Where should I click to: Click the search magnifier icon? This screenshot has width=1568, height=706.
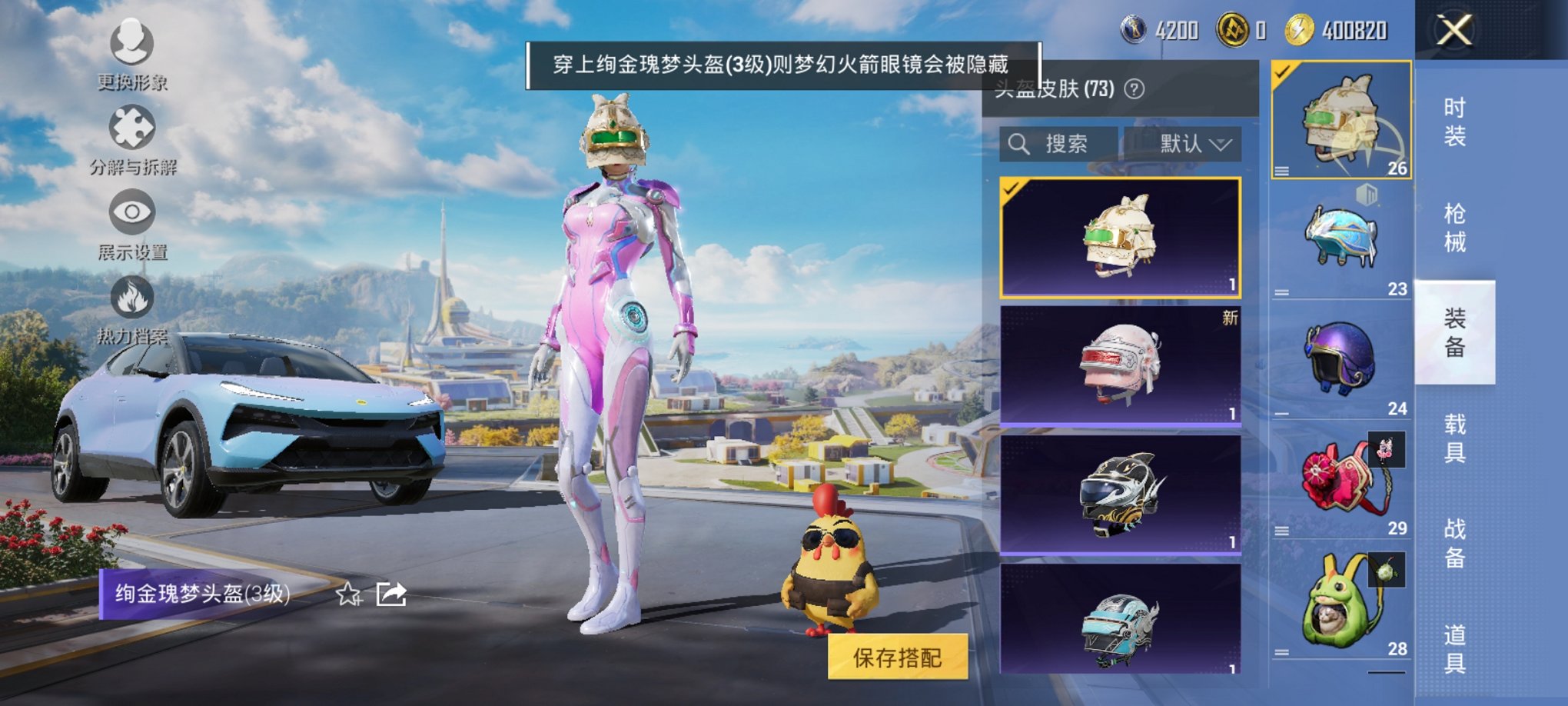click(x=1020, y=143)
